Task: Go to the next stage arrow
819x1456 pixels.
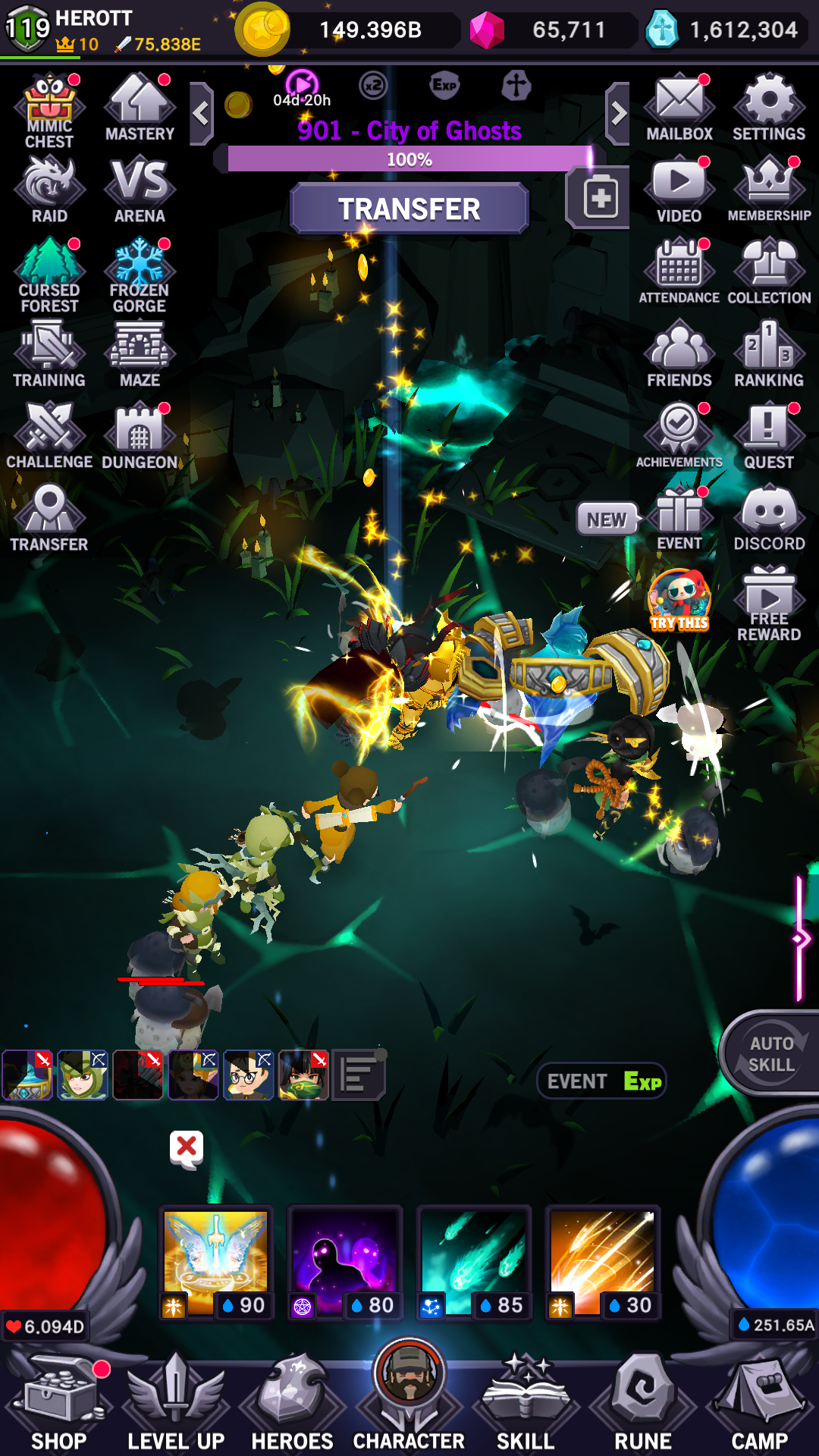Action: click(618, 114)
